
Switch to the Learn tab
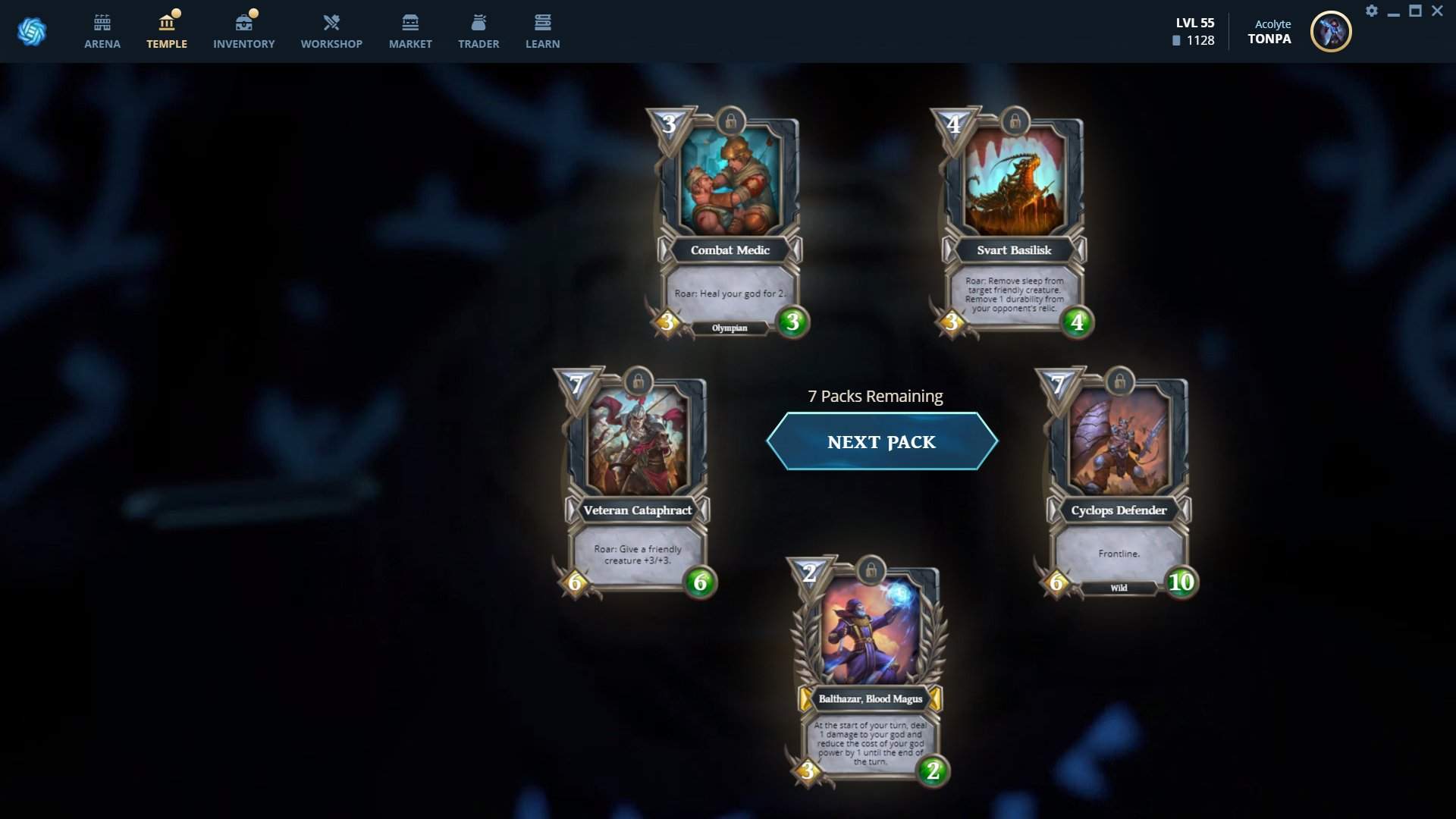click(543, 32)
